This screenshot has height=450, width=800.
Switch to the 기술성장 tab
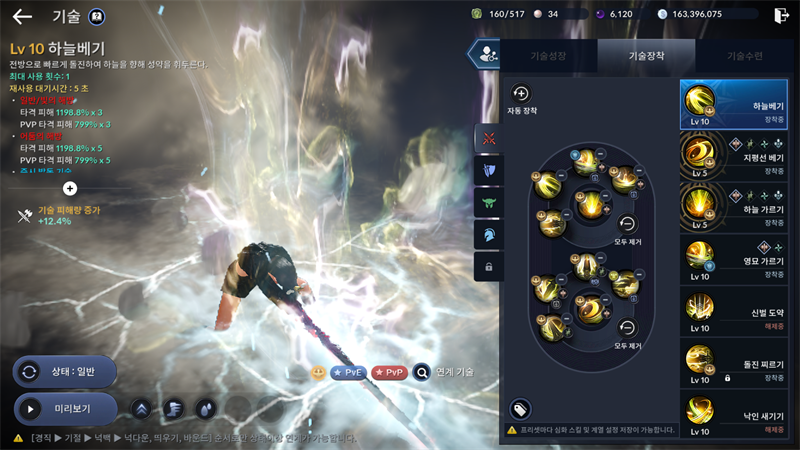[x=548, y=57]
